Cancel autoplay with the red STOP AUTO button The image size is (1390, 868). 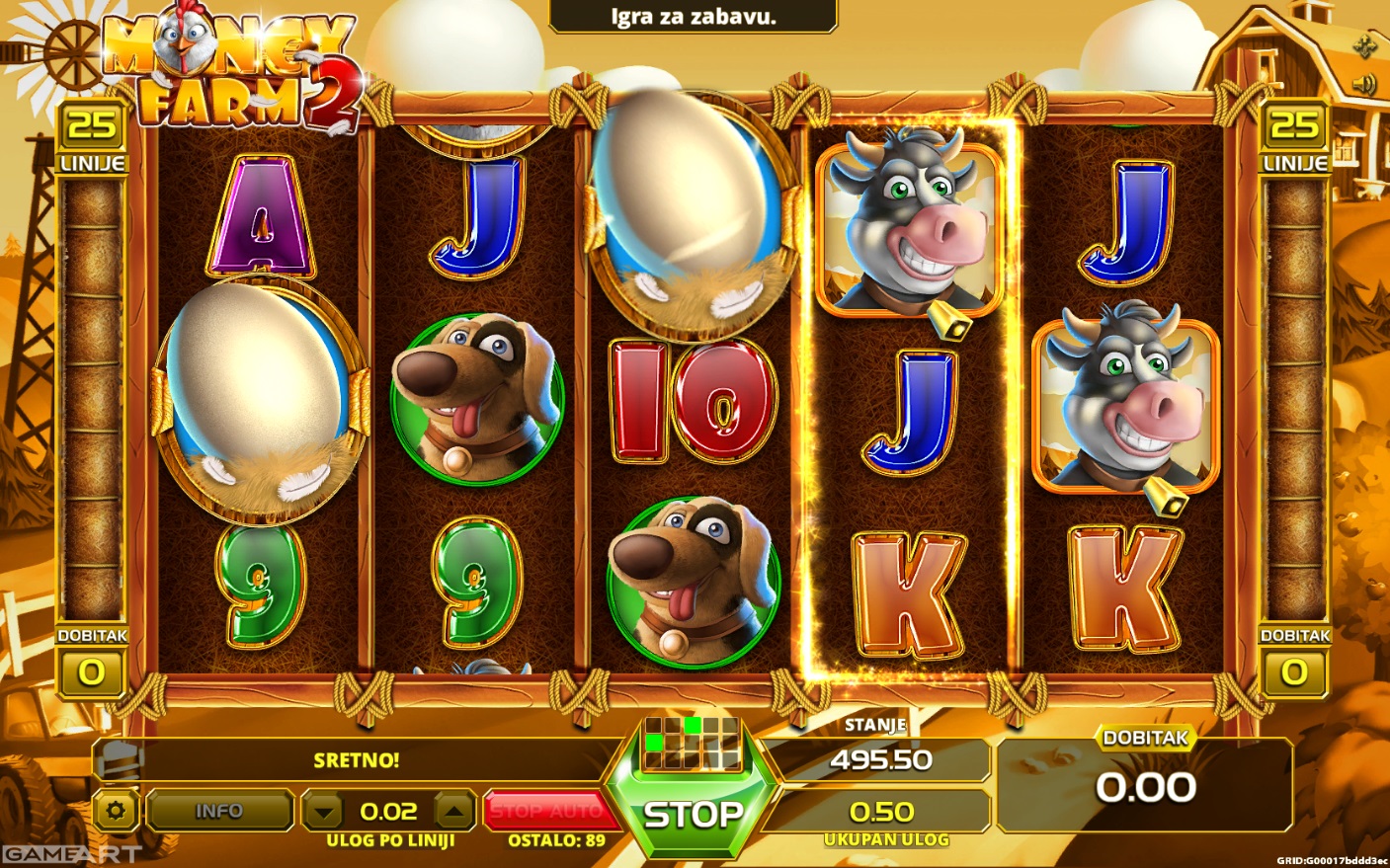tap(546, 811)
